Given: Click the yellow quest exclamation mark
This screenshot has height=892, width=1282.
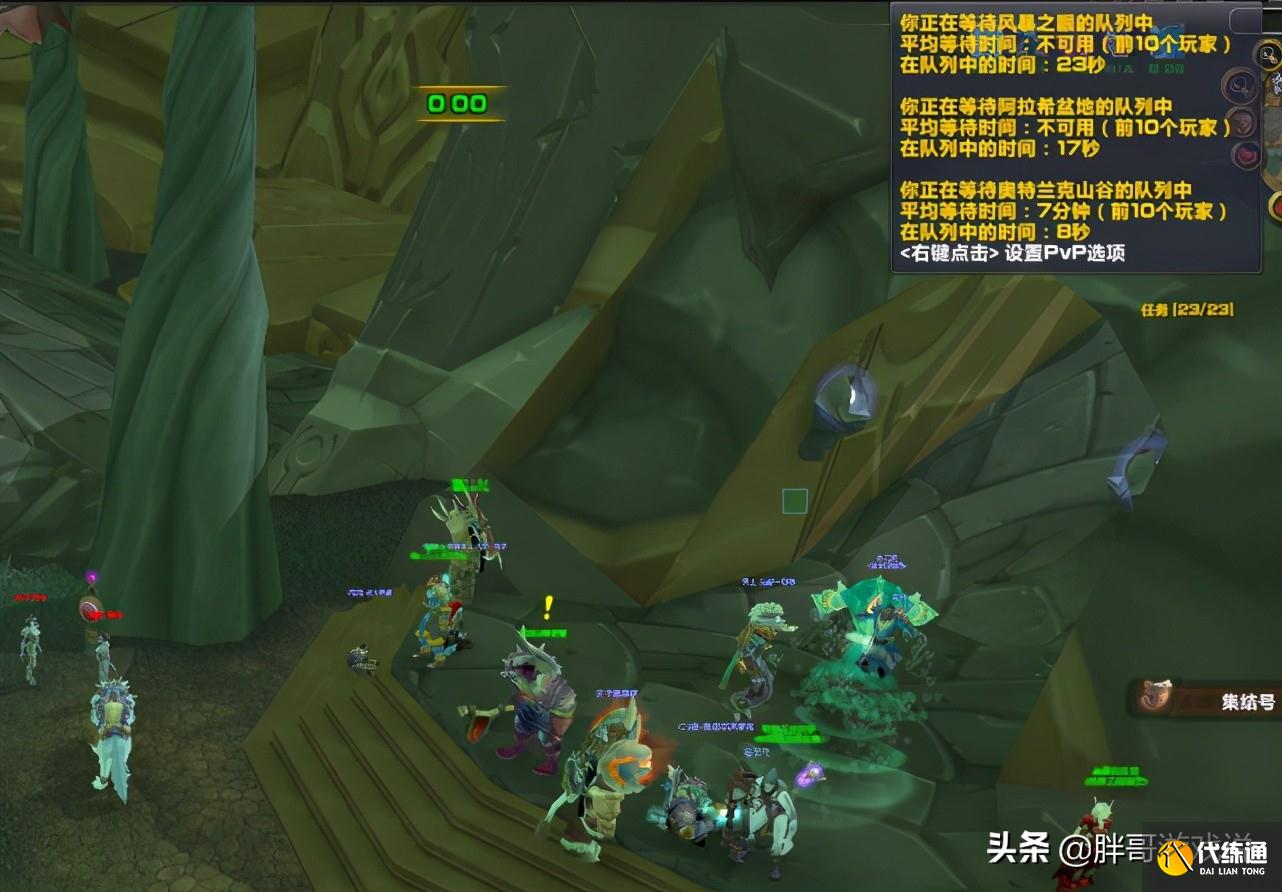Looking at the screenshot, I should point(546,605).
